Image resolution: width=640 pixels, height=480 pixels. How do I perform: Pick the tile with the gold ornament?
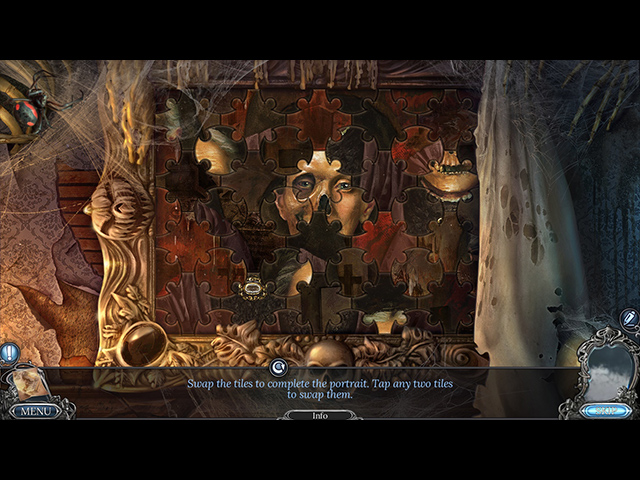pos(252,290)
